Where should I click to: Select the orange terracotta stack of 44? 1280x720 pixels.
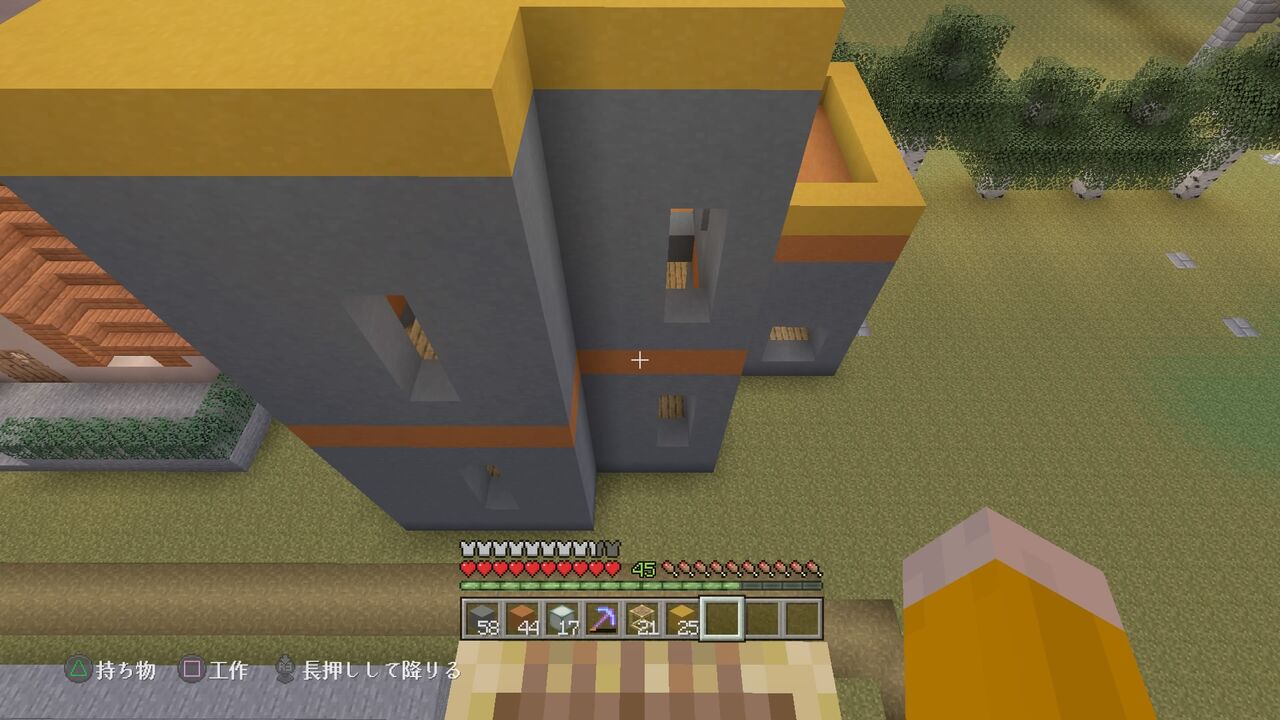tap(522, 618)
